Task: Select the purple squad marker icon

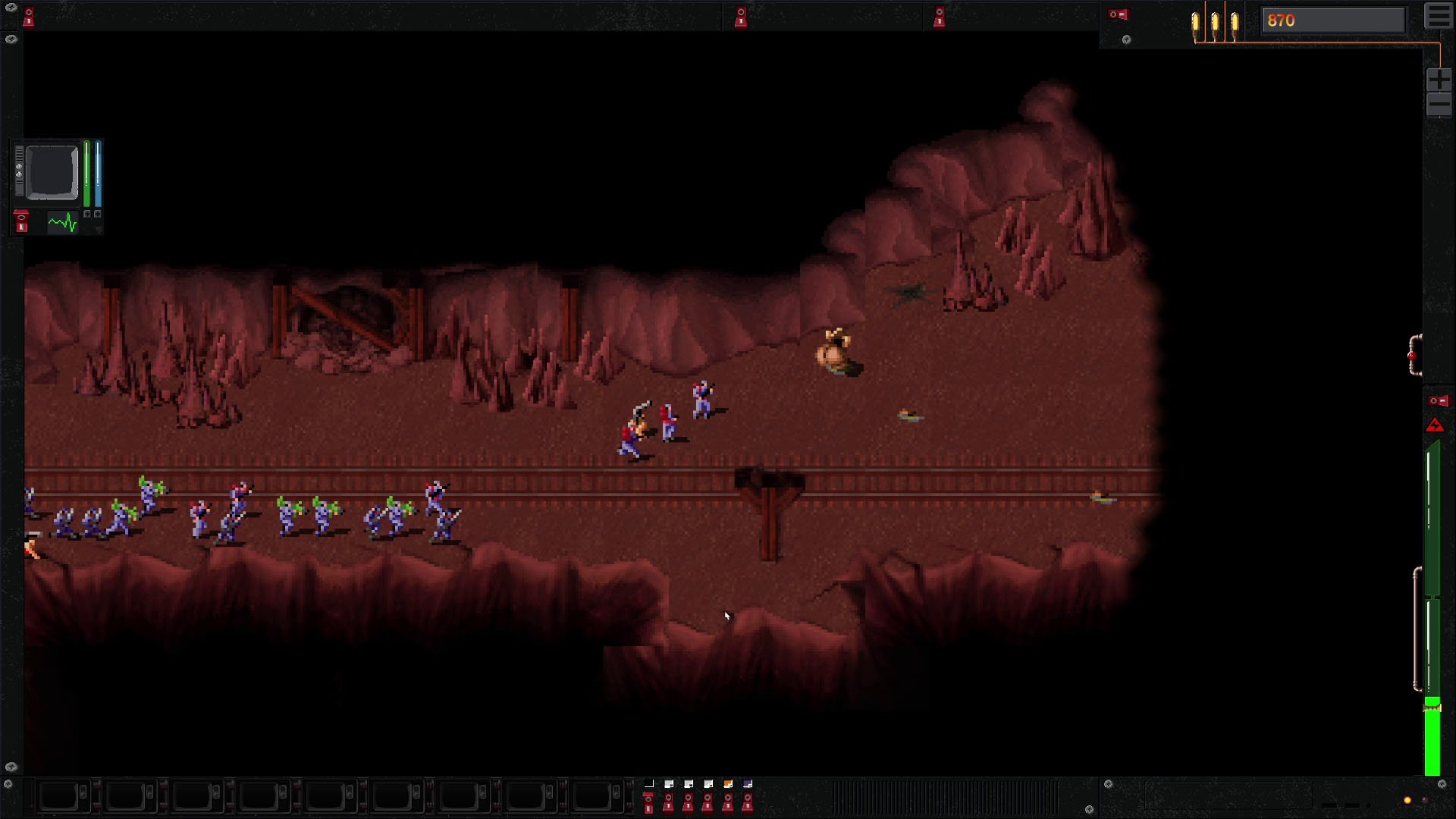Action: click(x=748, y=784)
